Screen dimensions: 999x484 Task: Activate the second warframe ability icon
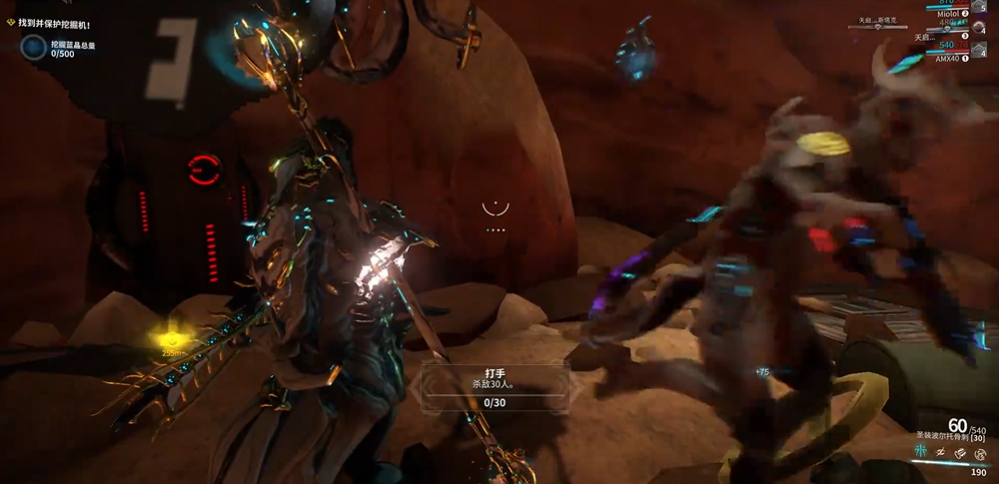tap(940, 453)
